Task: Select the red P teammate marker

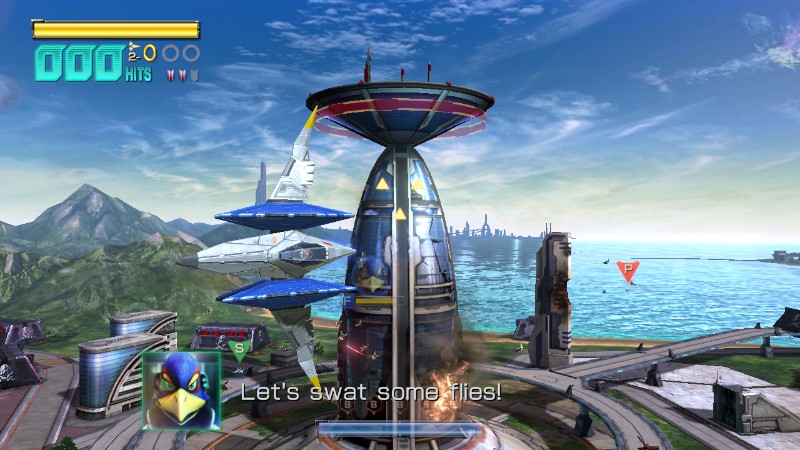Action: 627,270
